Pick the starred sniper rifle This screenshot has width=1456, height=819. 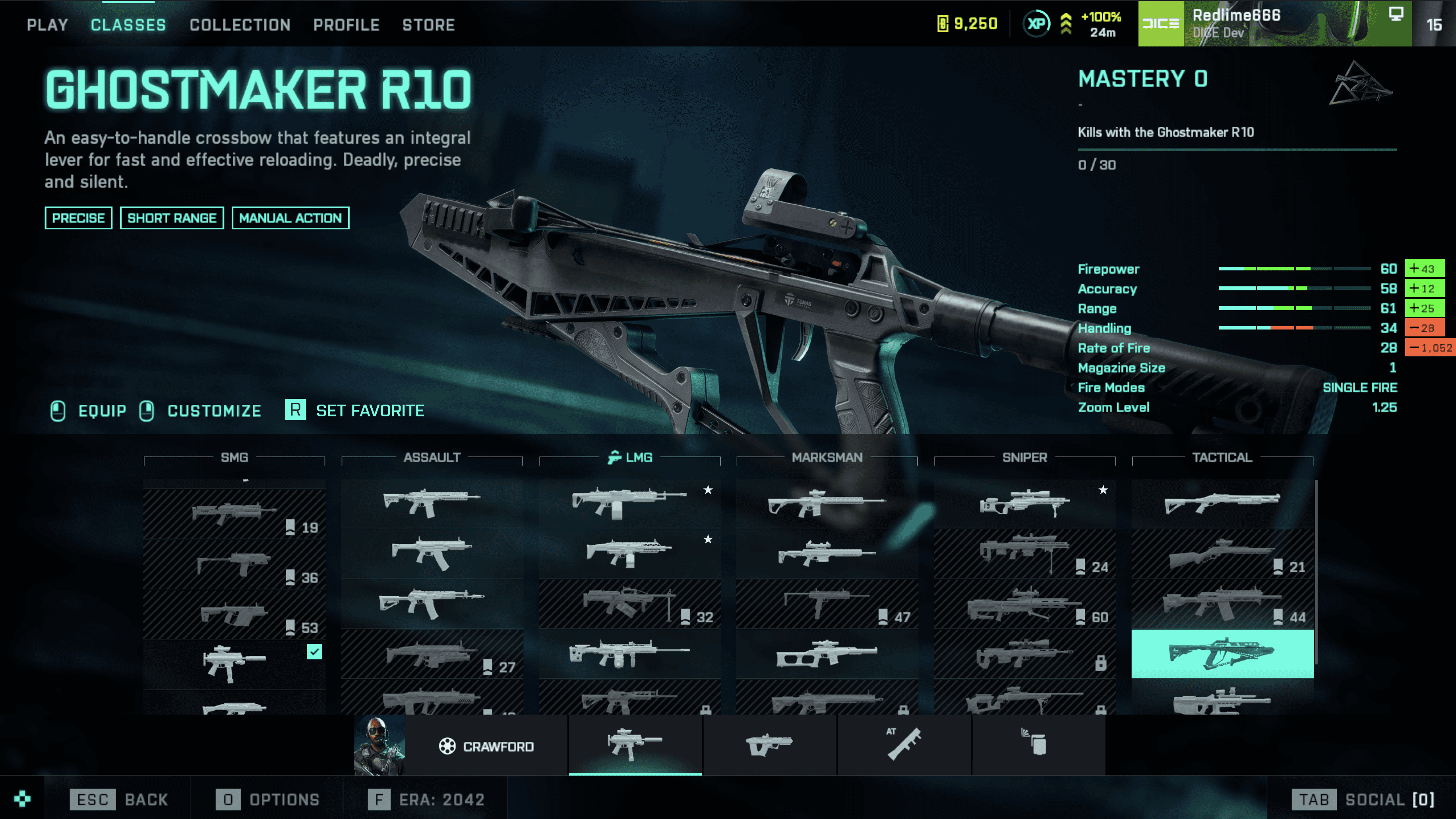pos(1024,503)
